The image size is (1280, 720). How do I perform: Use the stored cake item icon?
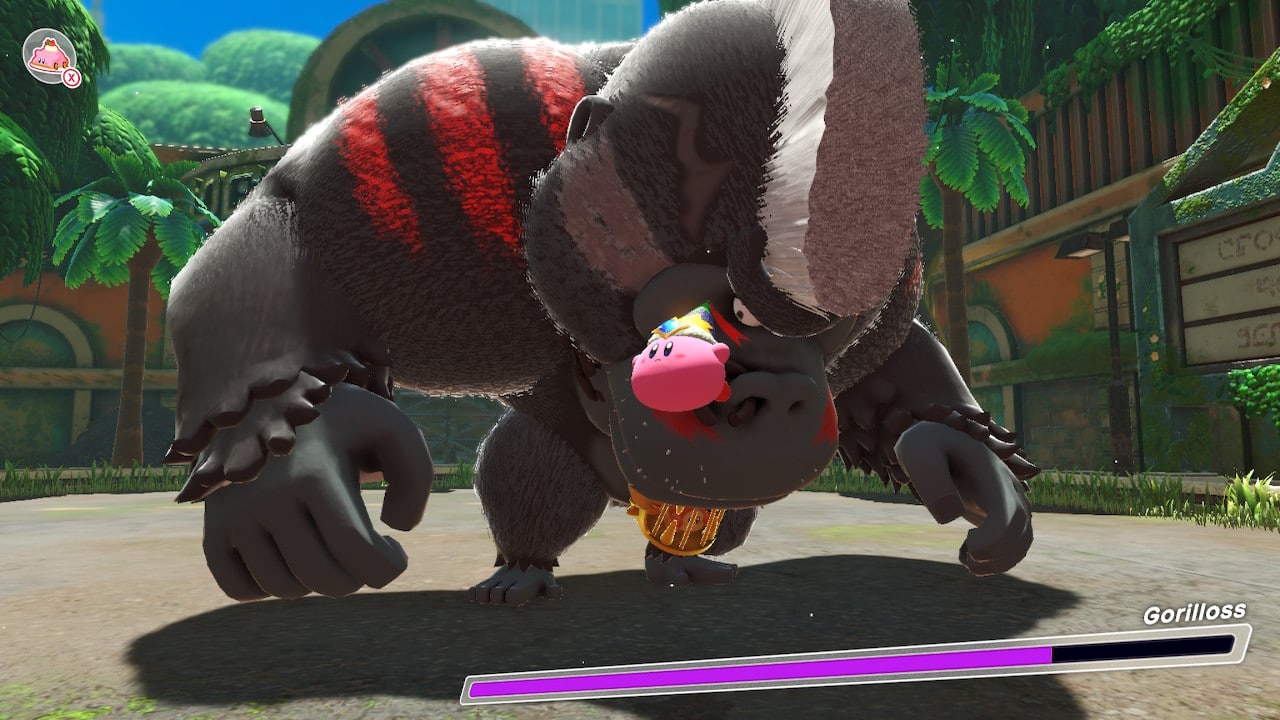pyautogui.click(x=49, y=56)
